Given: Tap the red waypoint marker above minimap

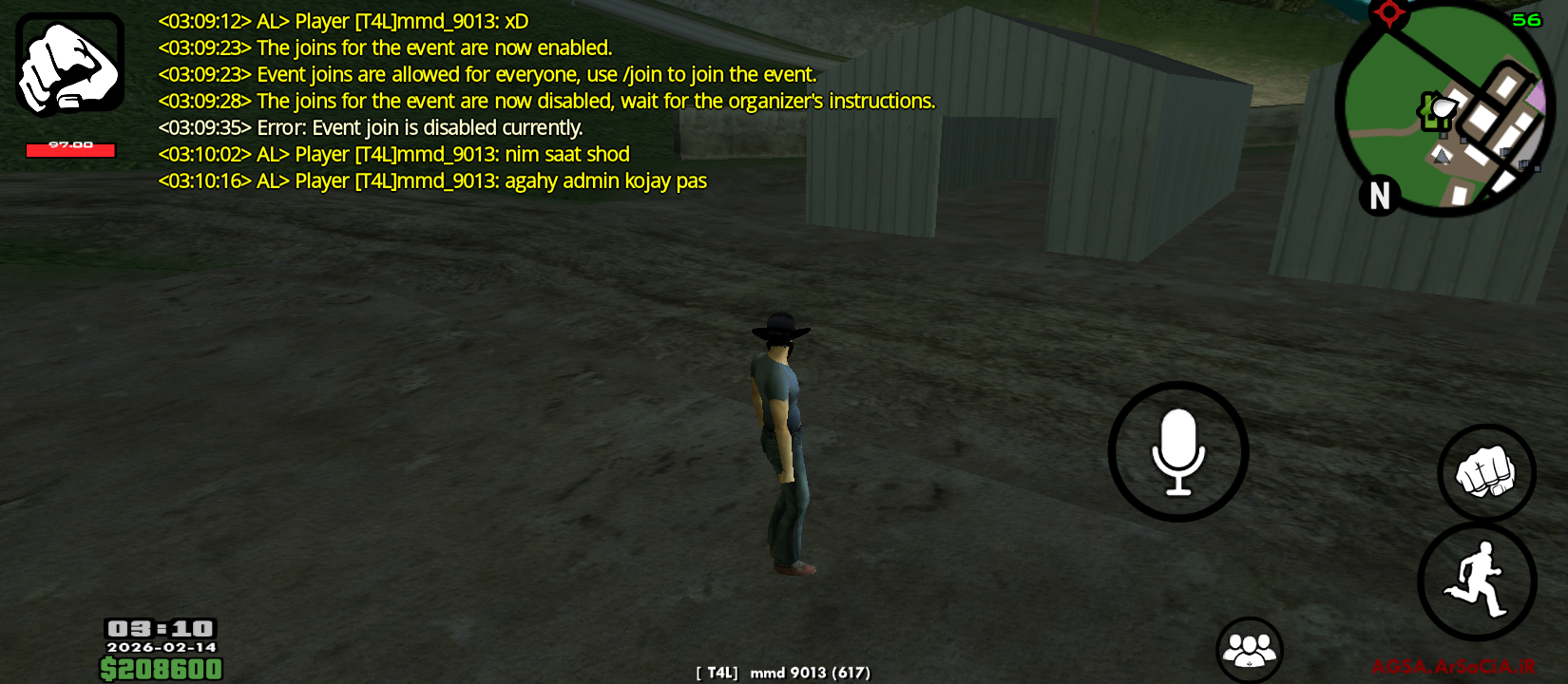Looking at the screenshot, I should click(x=1388, y=14).
